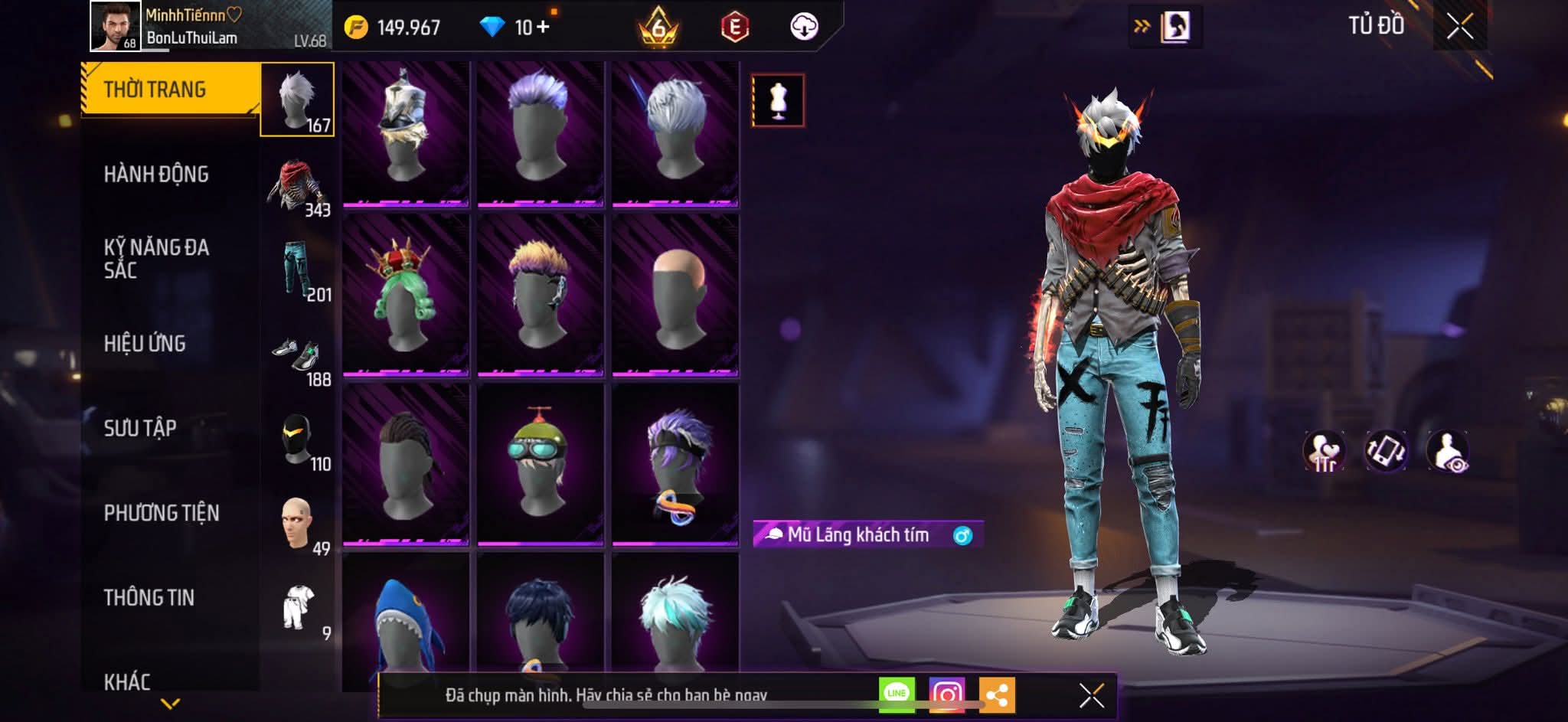Open the HIỆU ỨNG section
Image resolution: width=1568 pixels, height=722 pixels.
[x=145, y=344]
